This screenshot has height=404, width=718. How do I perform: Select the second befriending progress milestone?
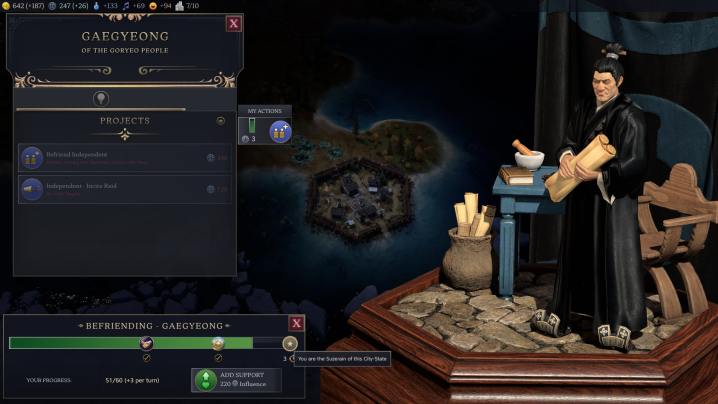(x=218, y=343)
